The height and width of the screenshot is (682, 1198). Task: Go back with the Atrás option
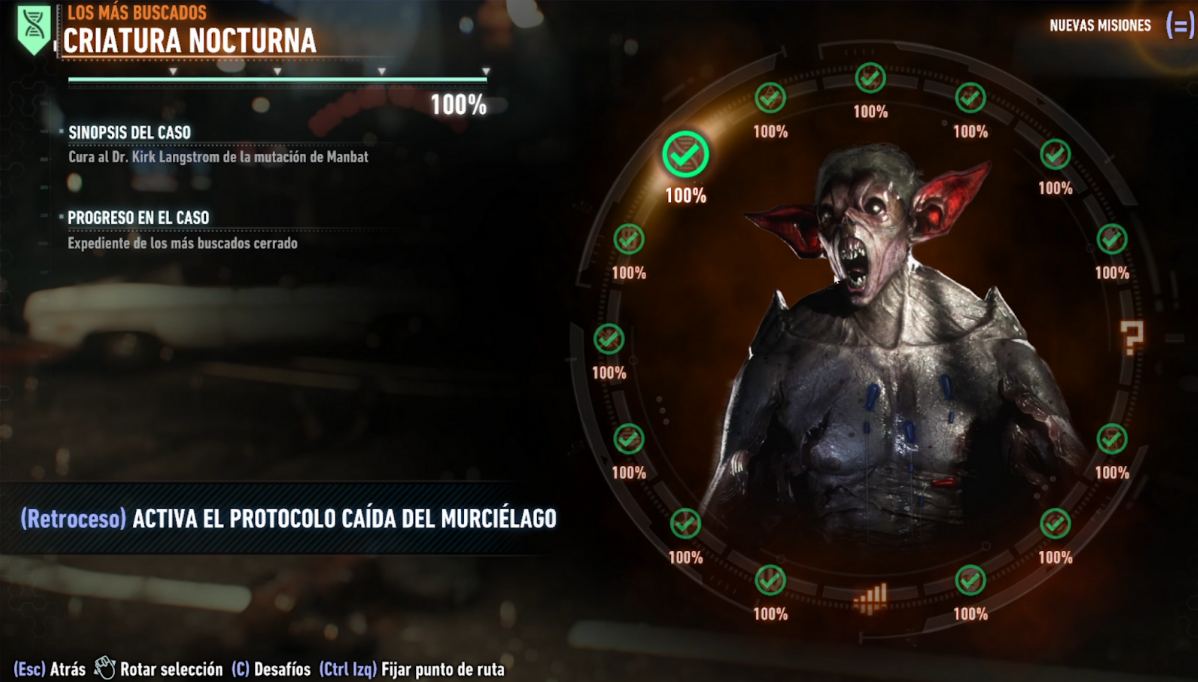click(x=49, y=669)
